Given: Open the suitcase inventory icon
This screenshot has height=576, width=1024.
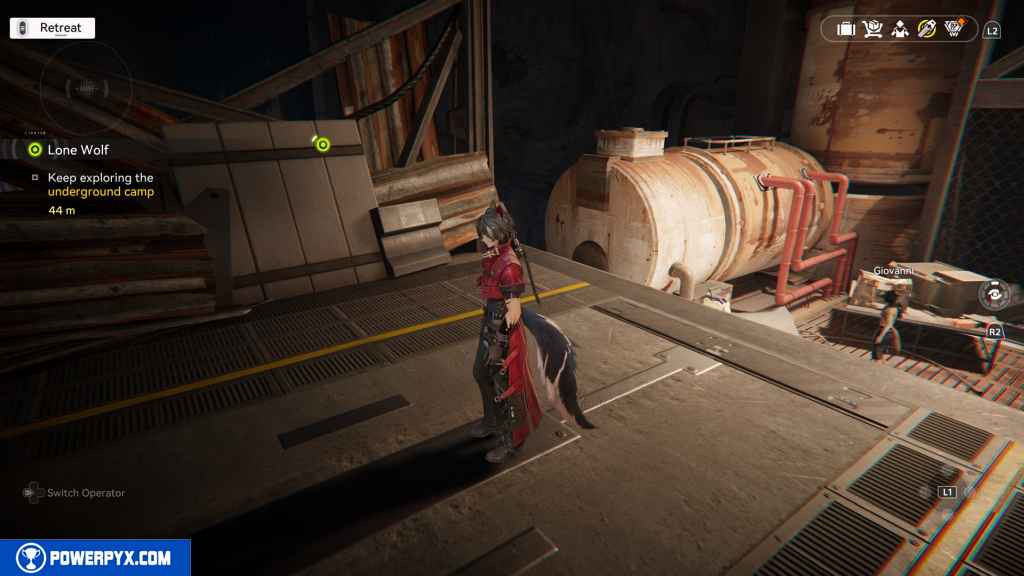Looking at the screenshot, I should click(x=846, y=29).
